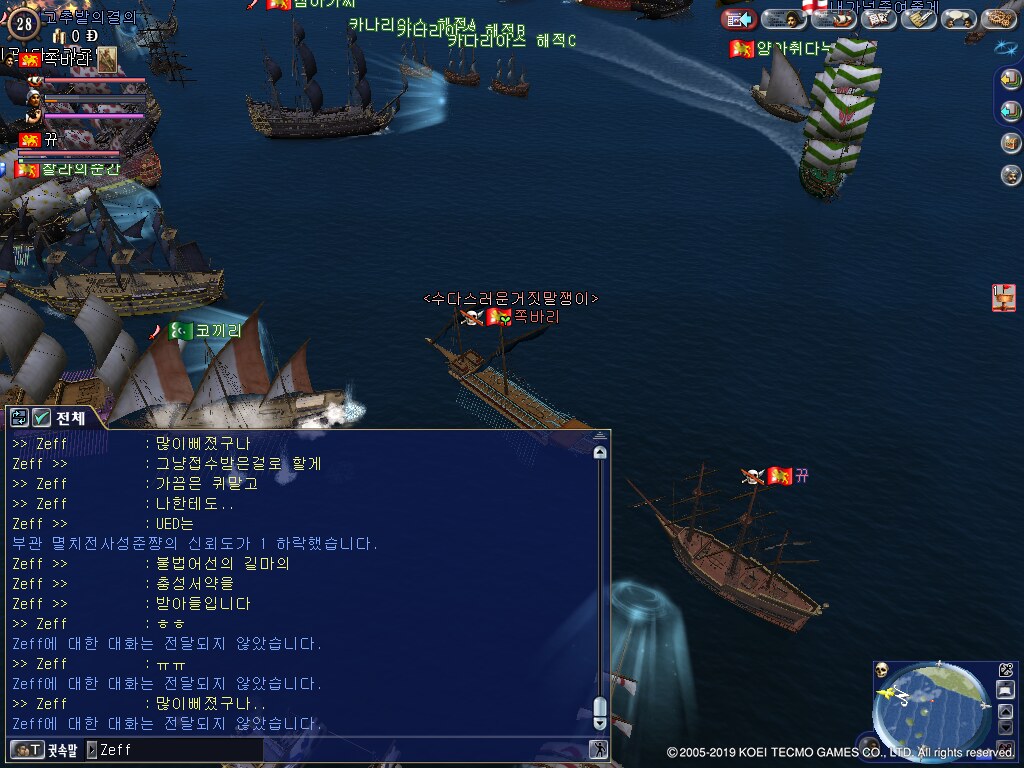1024x768 pixels.
Task: Click the red menu toggle arrow button
Action: coord(739,19)
